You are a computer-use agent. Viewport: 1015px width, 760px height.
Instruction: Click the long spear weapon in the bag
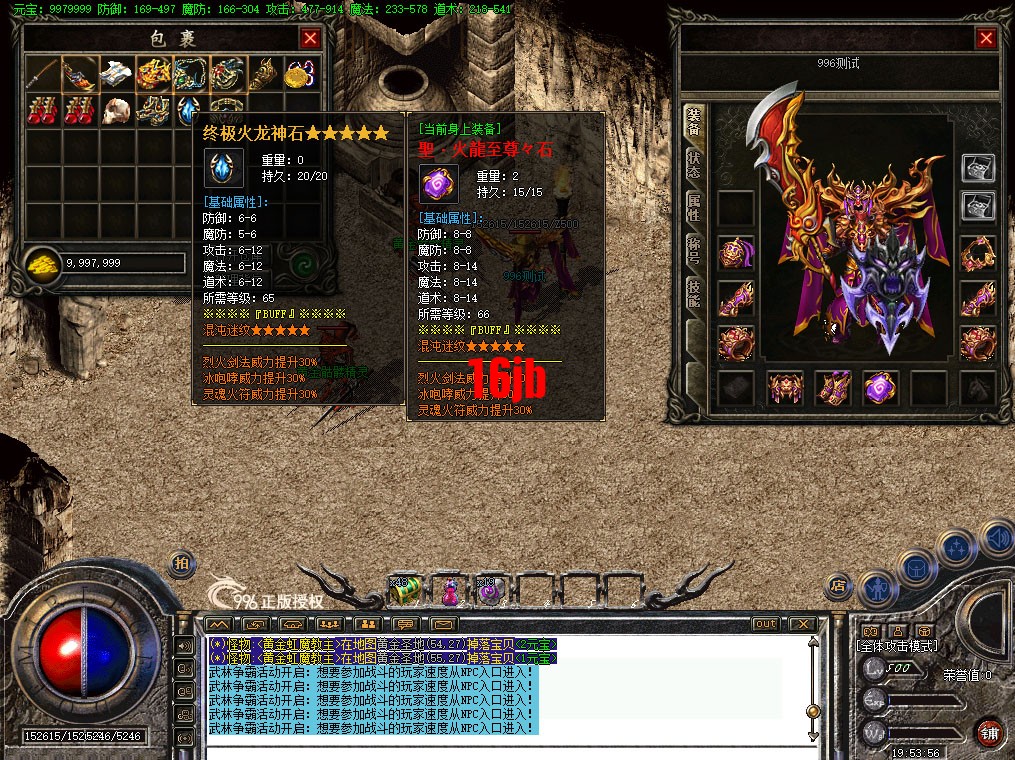click(x=43, y=73)
